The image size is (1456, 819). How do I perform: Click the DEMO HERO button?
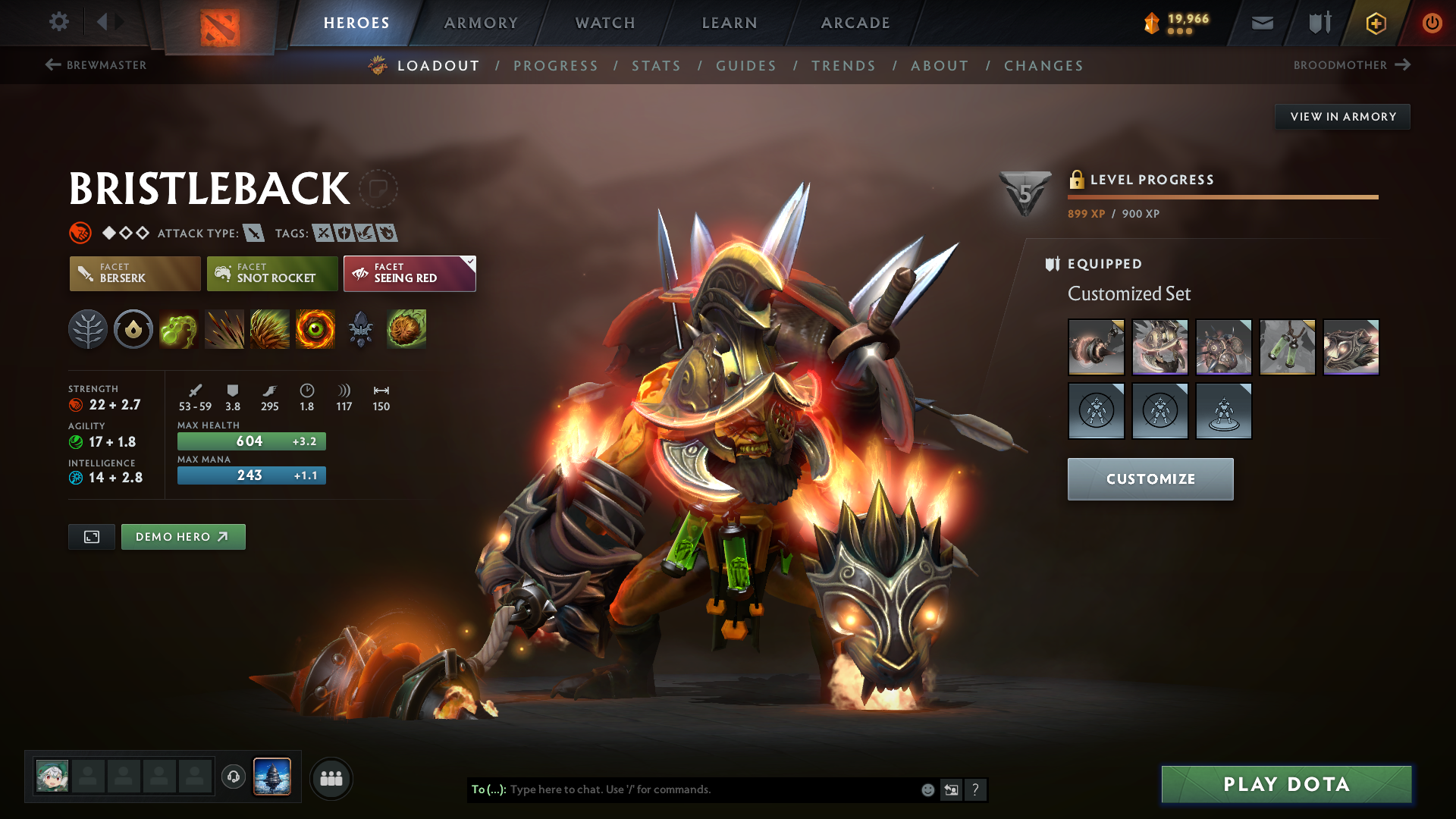tap(183, 536)
